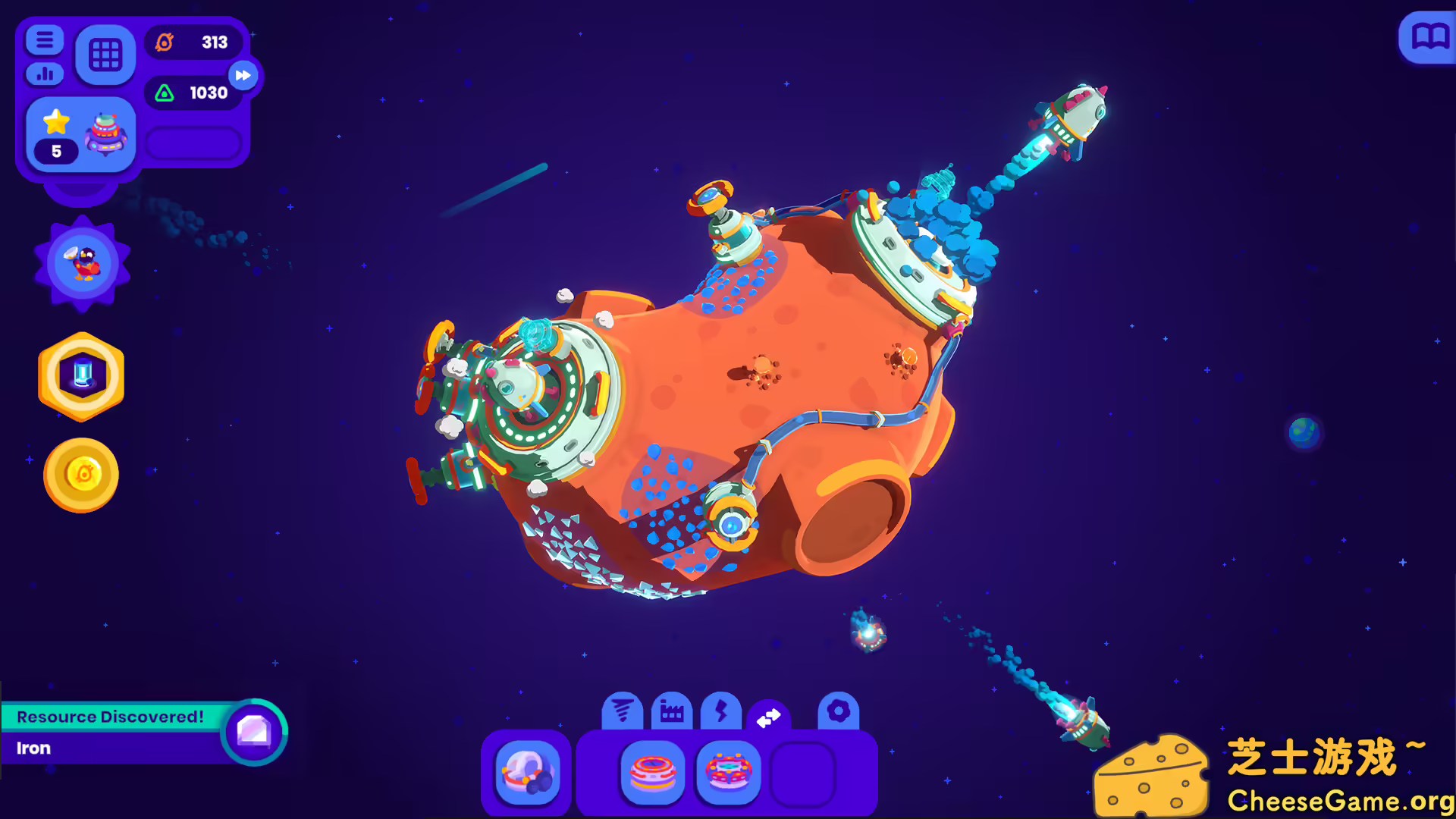Open the grid build menu
Viewport: 1456px width, 819px height.
point(105,53)
